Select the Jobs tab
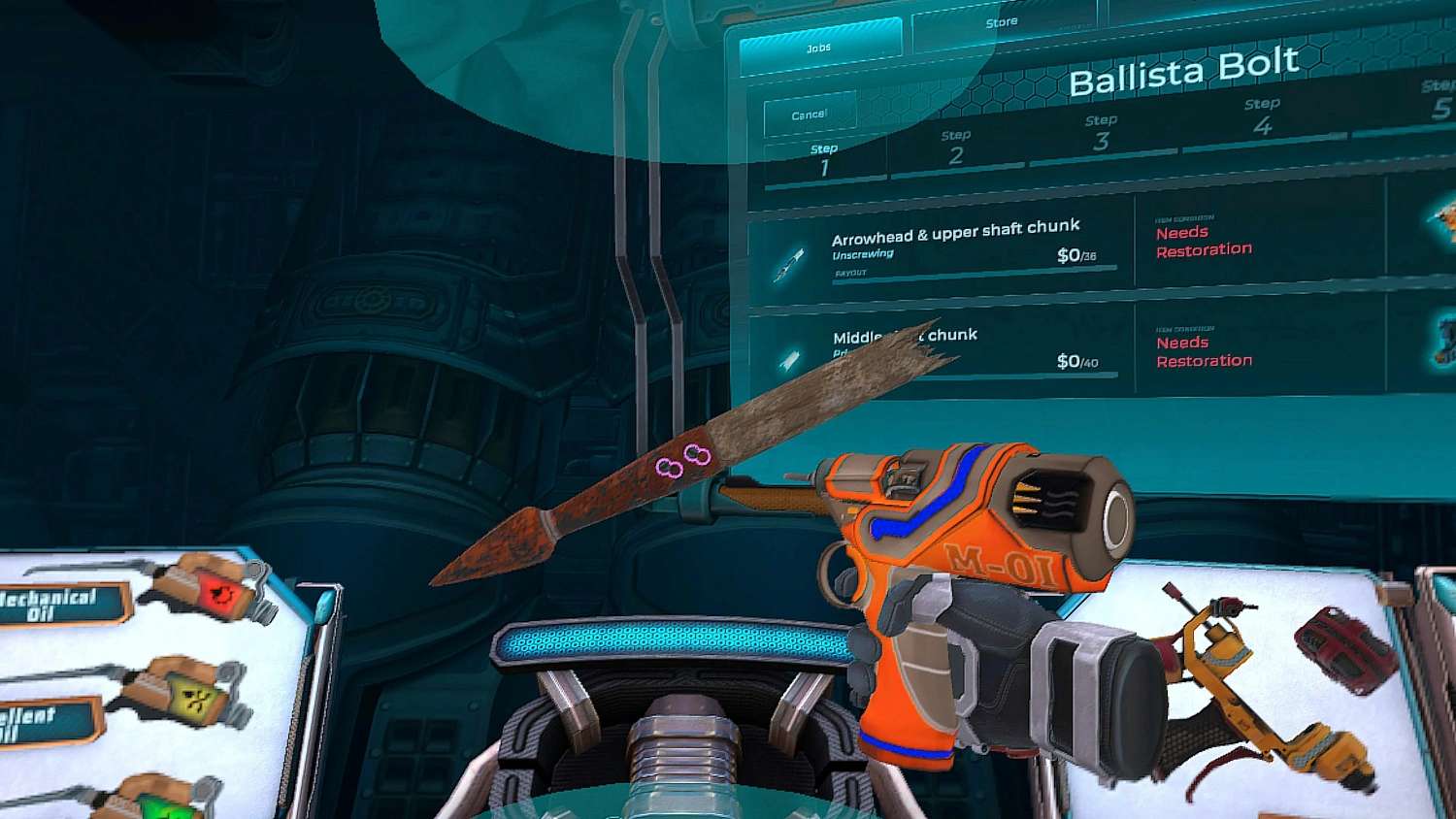 coord(820,45)
